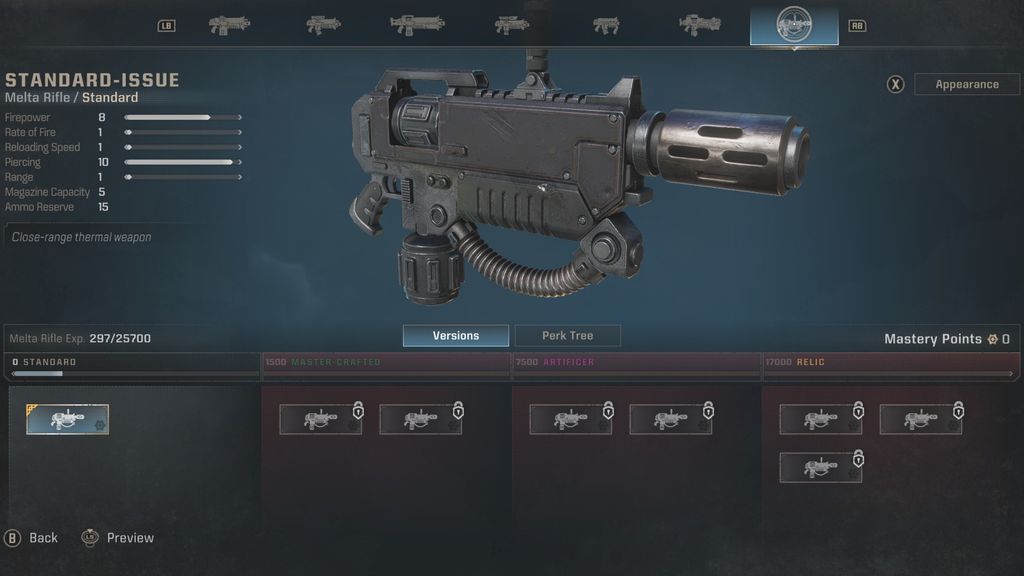Open the Appearance customization button
Screen dimensions: 1024x576
click(x=966, y=84)
